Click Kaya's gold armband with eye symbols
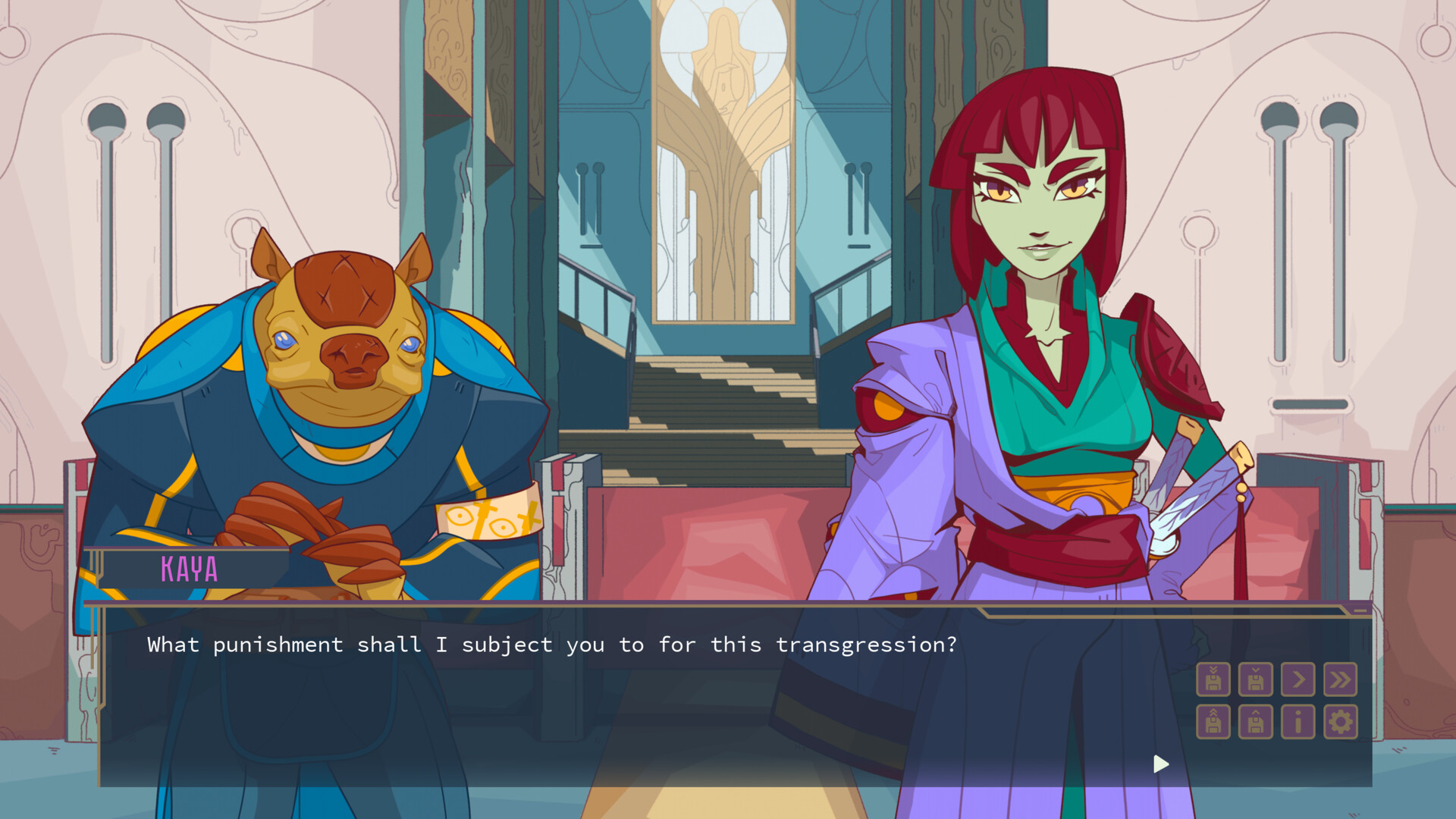Image resolution: width=1456 pixels, height=819 pixels. pos(489,518)
